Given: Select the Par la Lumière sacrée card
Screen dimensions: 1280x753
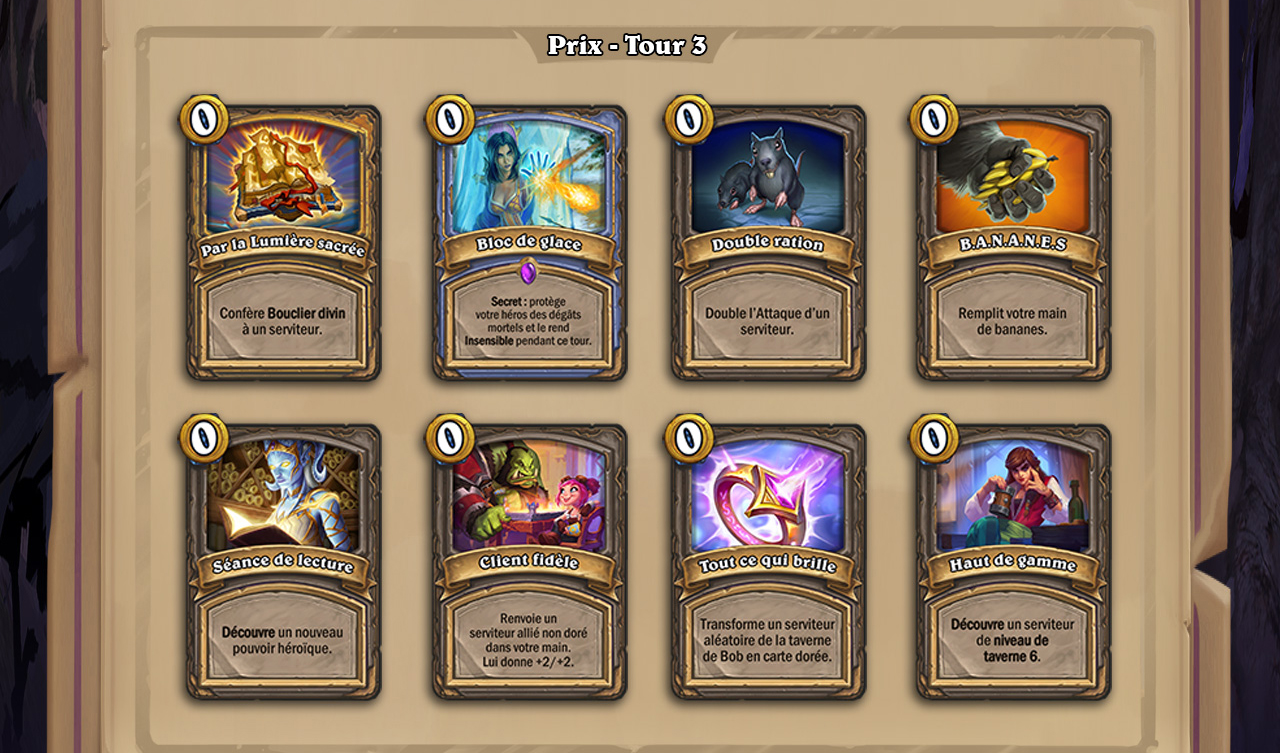Looking at the screenshot, I should [280, 240].
